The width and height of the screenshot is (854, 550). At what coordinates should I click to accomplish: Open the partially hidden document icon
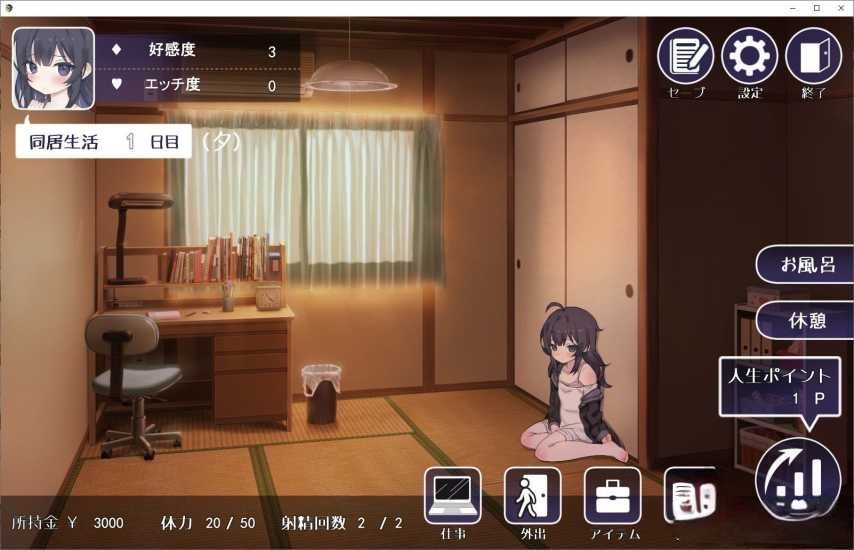(690, 496)
